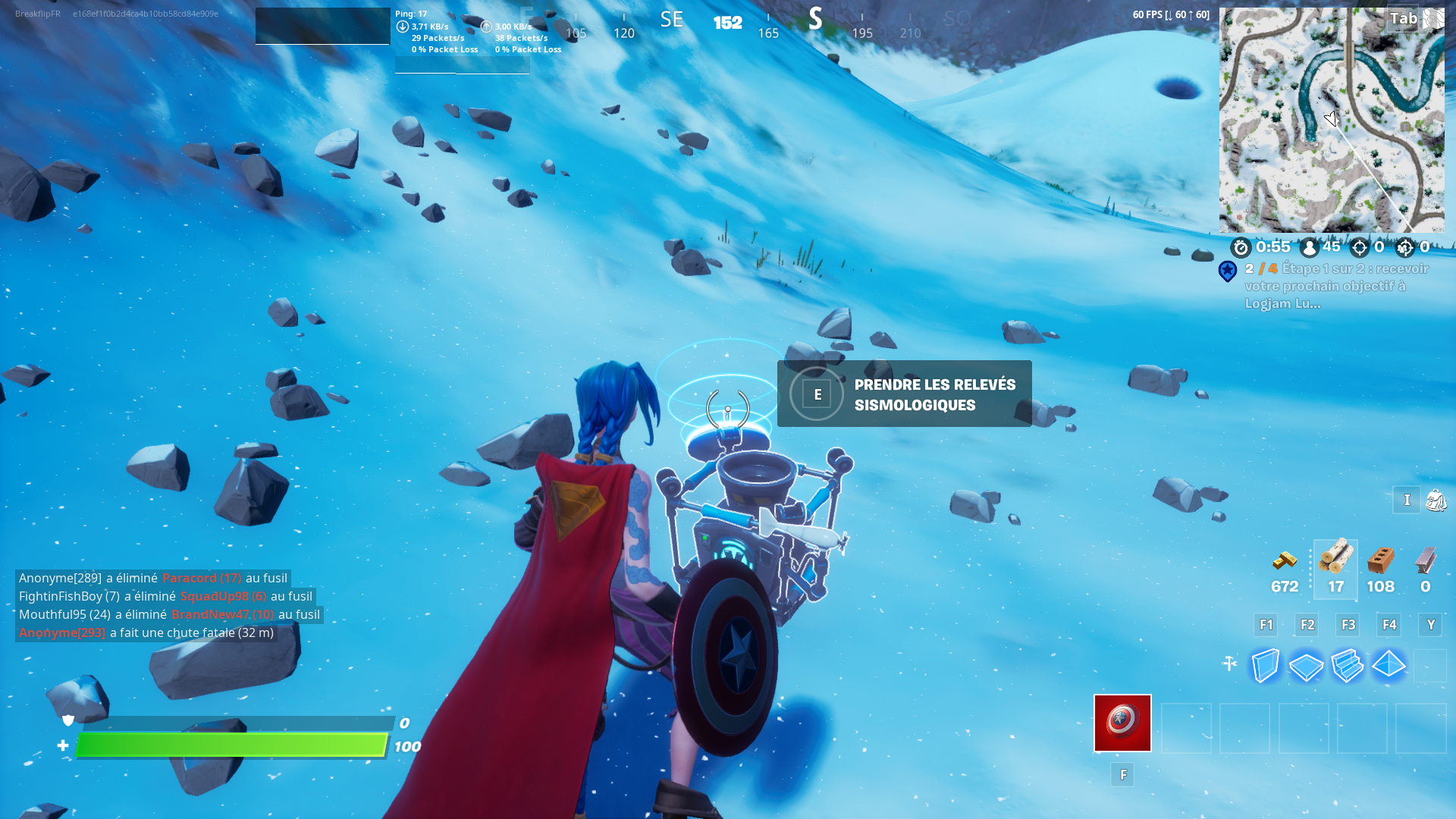This screenshot has width=1456, height=819.
Task: Open the minimap
Action: coord(1331,120)
